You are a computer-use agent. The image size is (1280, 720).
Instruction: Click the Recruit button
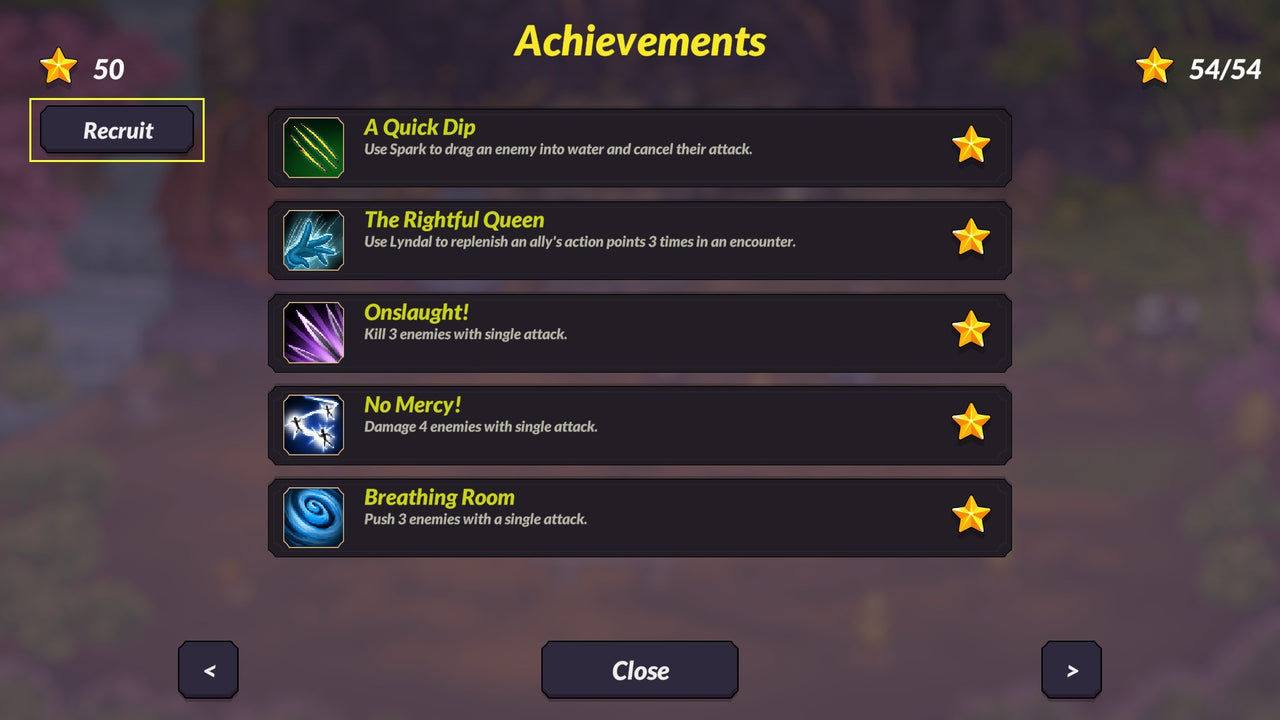(117, 130)
